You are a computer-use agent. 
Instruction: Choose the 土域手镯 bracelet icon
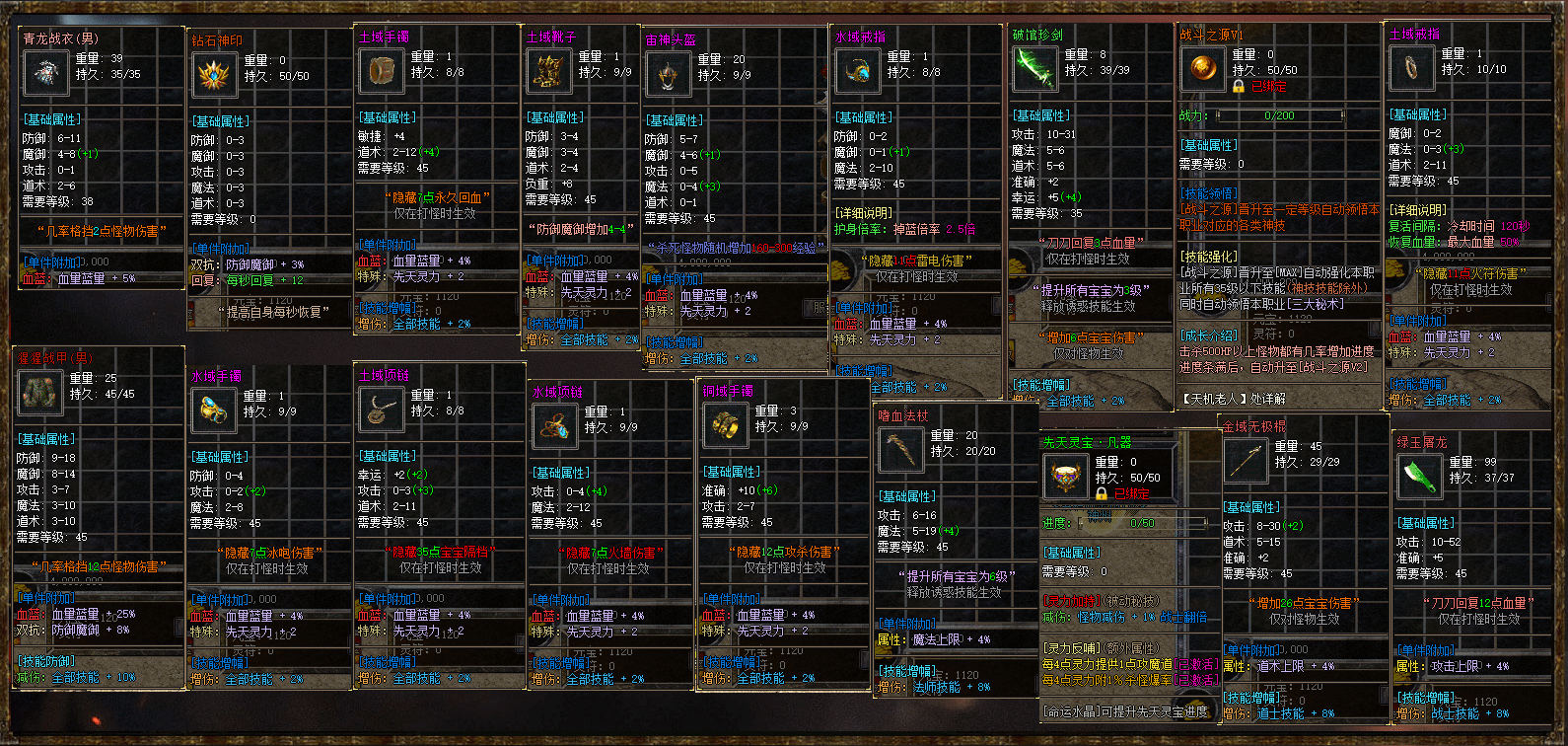point(380,71)
